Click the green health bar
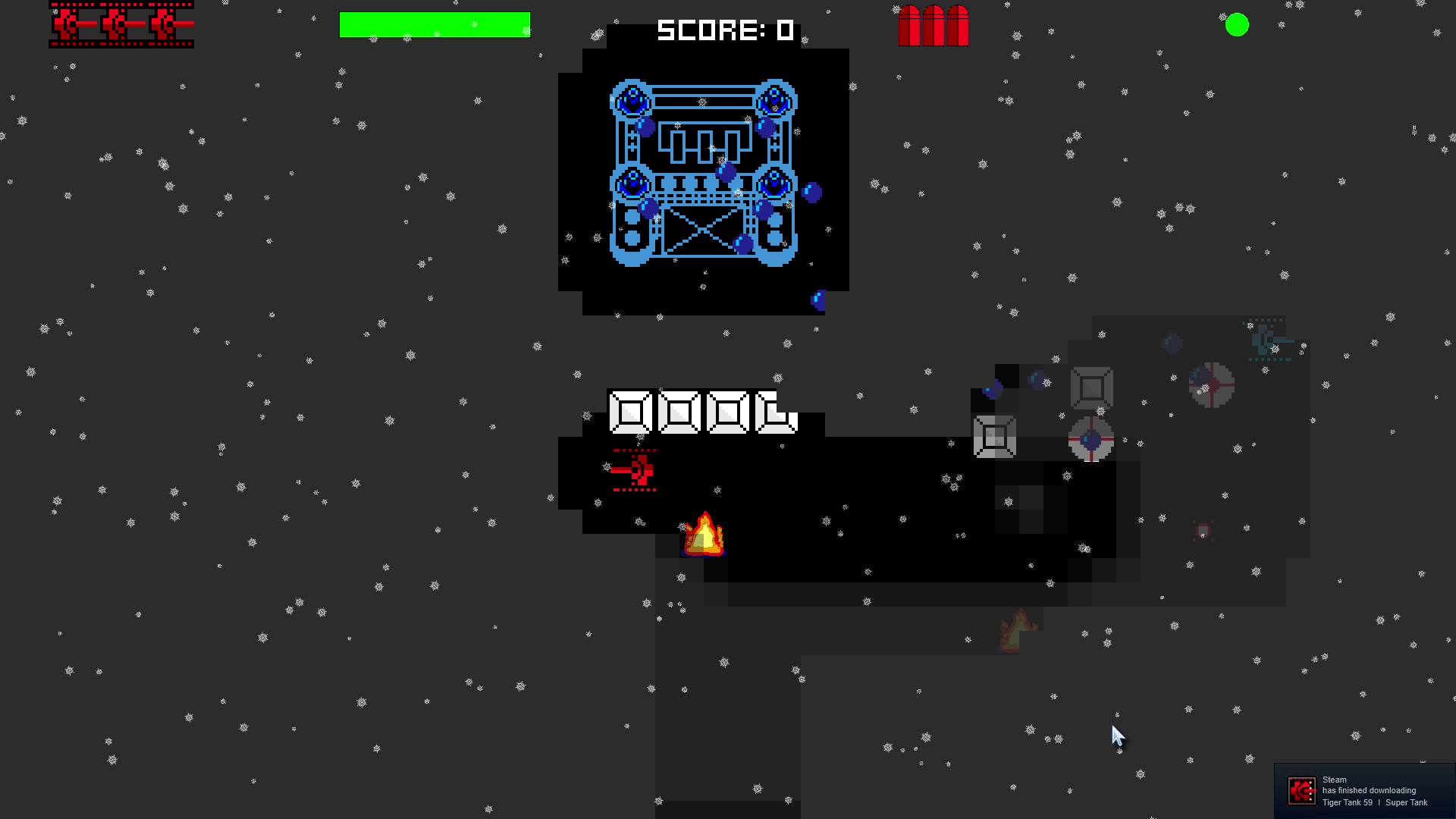This screenshot has height=819, width=1456. 436,25
